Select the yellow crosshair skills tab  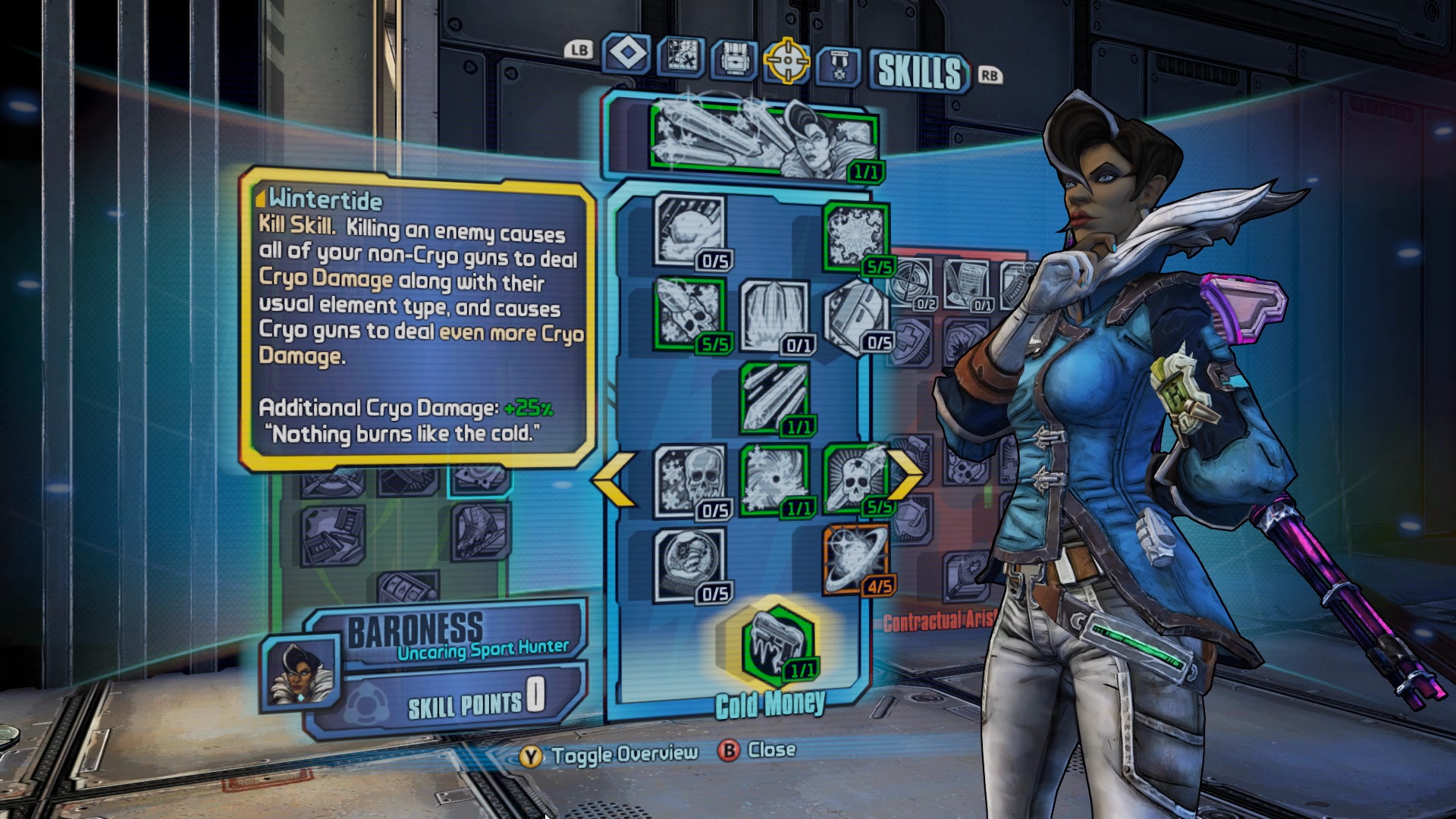[x=787, y=61]
